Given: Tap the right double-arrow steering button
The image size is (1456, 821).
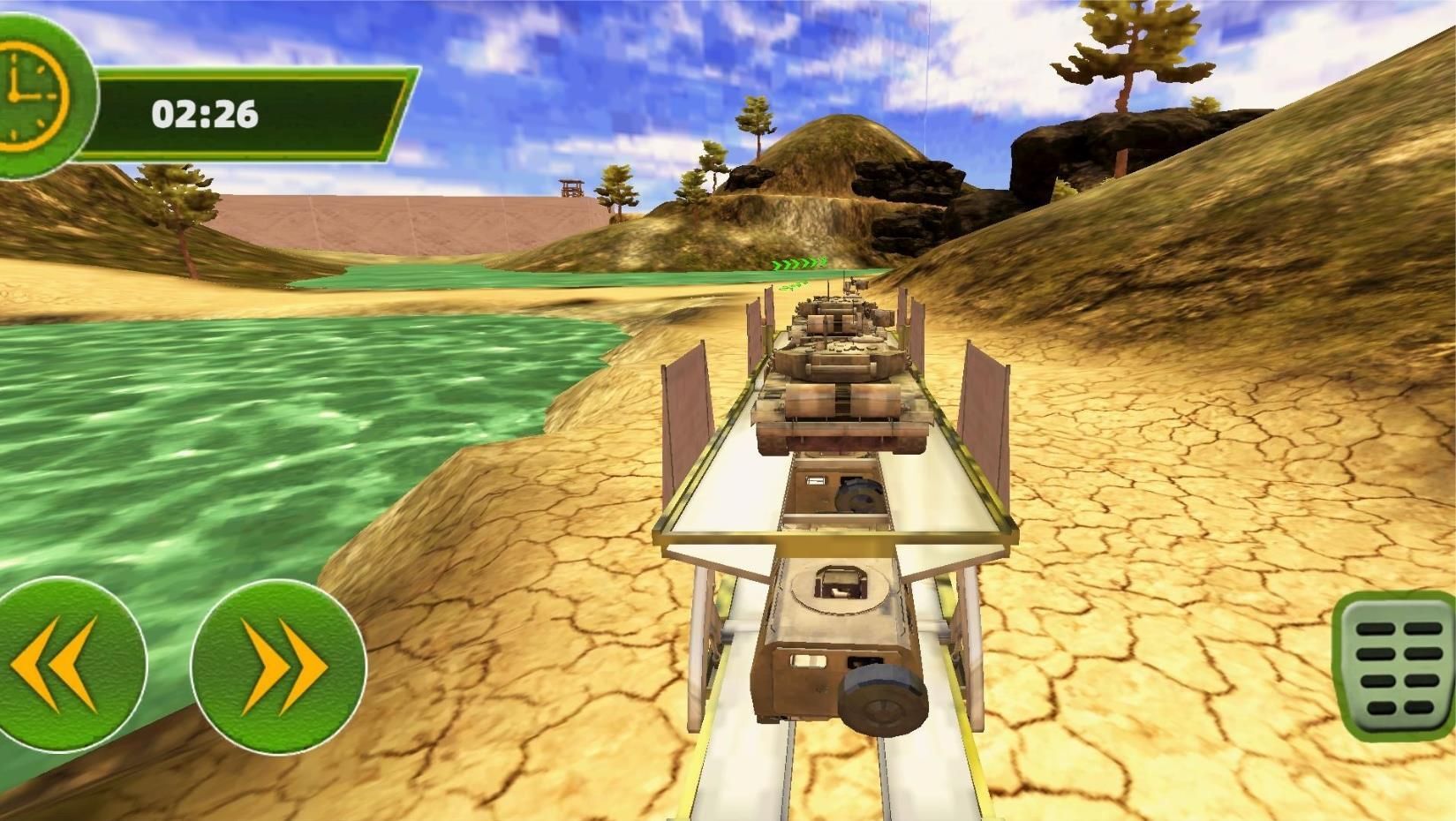Looking at the screenshot, I should tap(279, 667).
